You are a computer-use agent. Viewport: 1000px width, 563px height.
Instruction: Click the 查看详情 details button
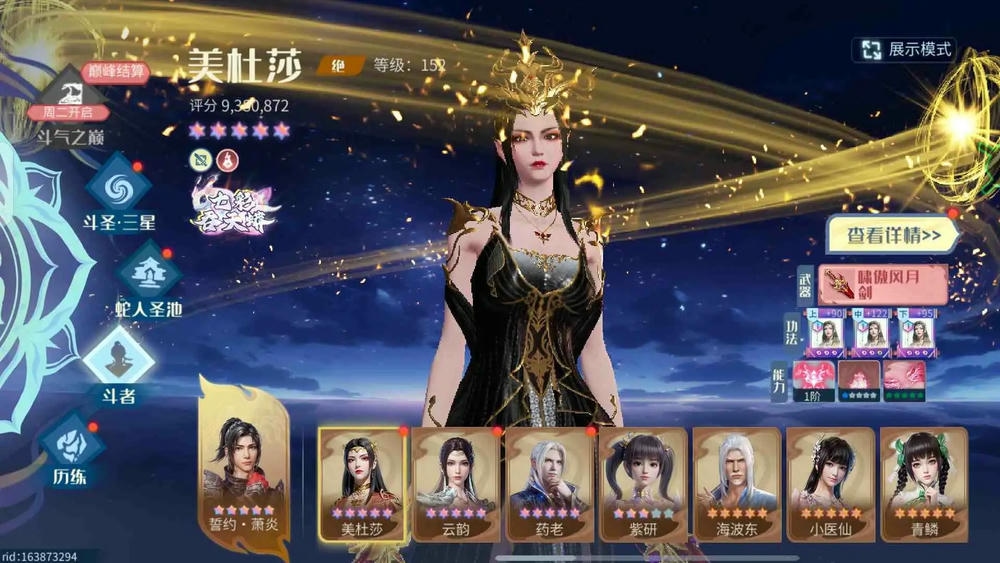pos(893,235)
